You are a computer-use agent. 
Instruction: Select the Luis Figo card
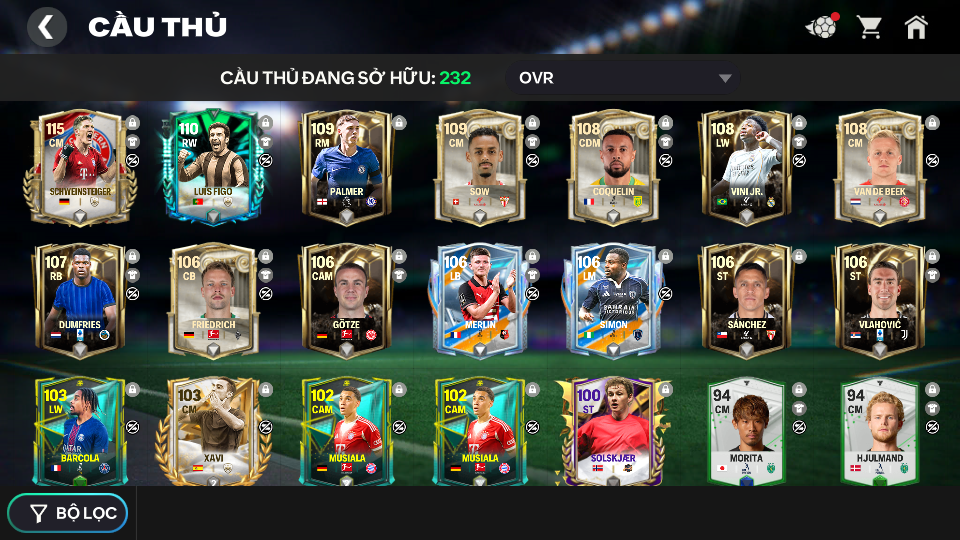pos(212,166)
